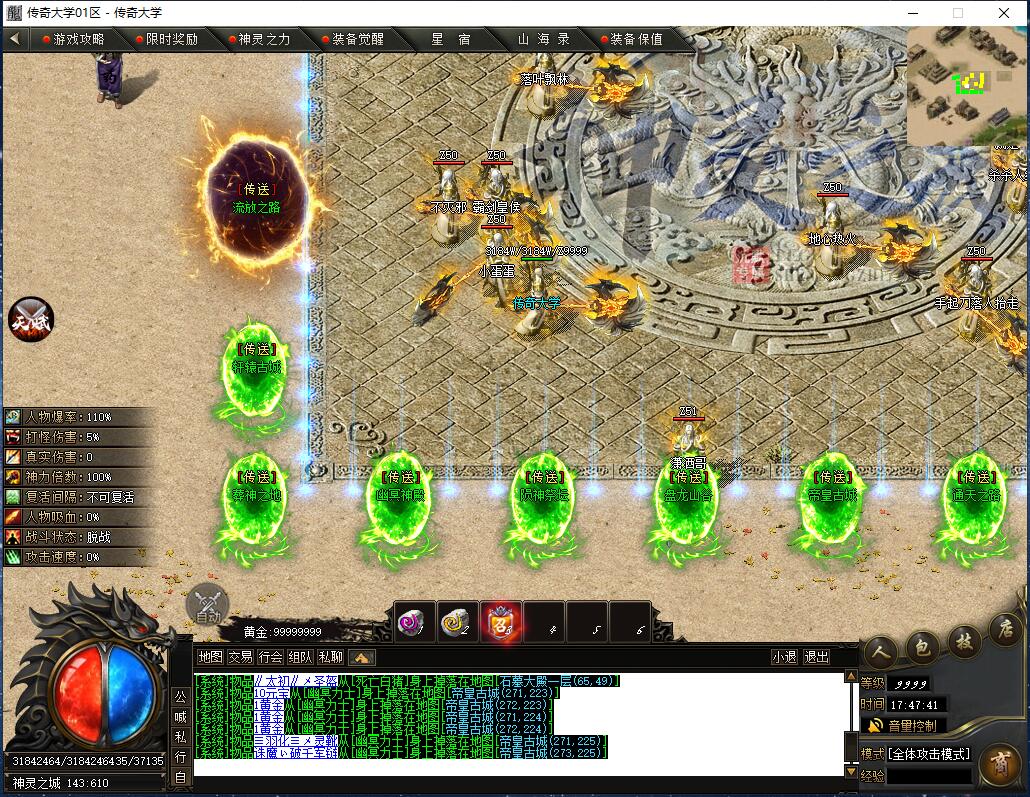The height and width of the screenshot is (797, 1030).
Task: Click the left arrow collapsing the top menu
Action: (x=15, y=39)
